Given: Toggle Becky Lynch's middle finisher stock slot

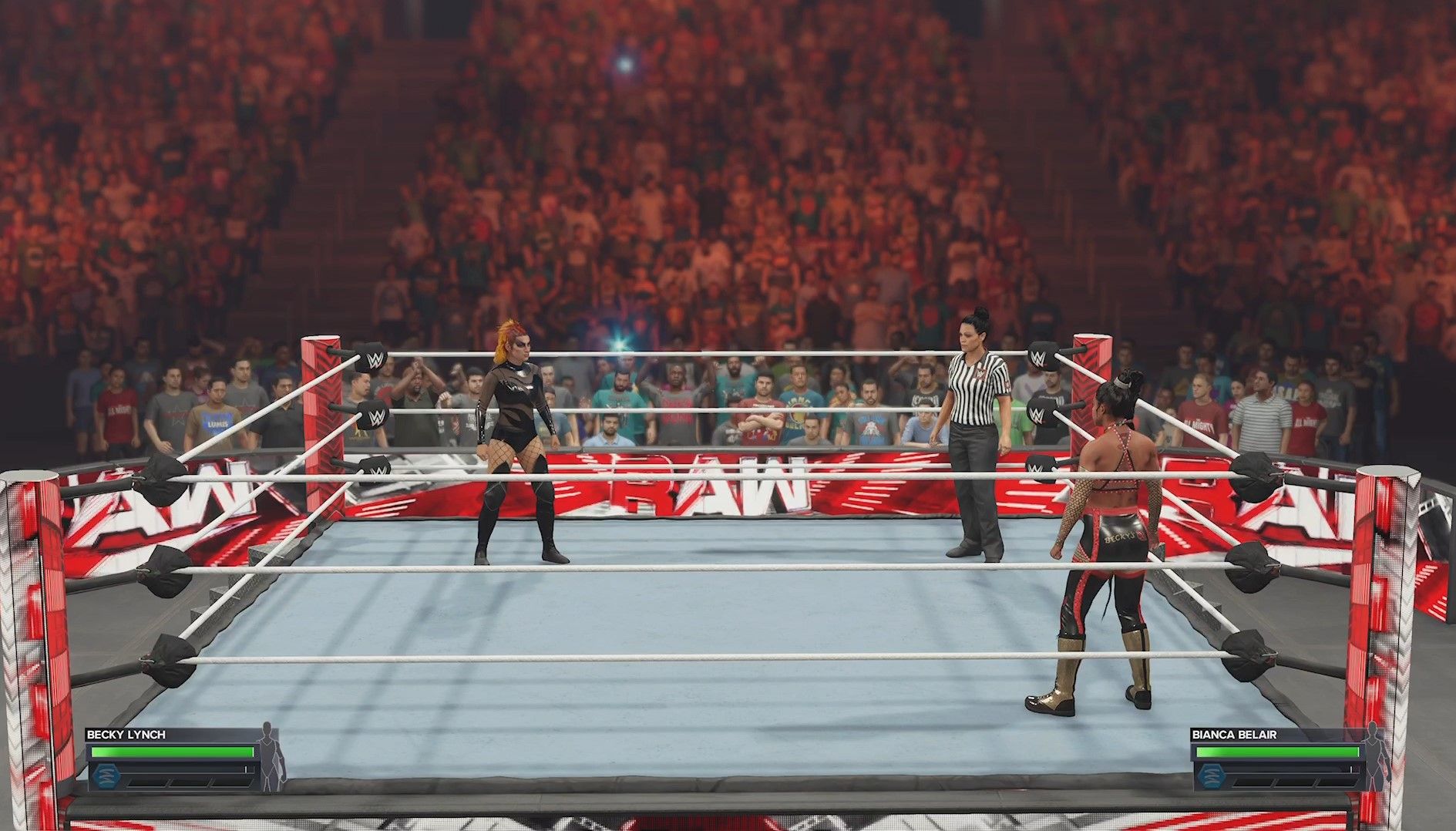Looking at the screenshot, I should click(188, 782).
